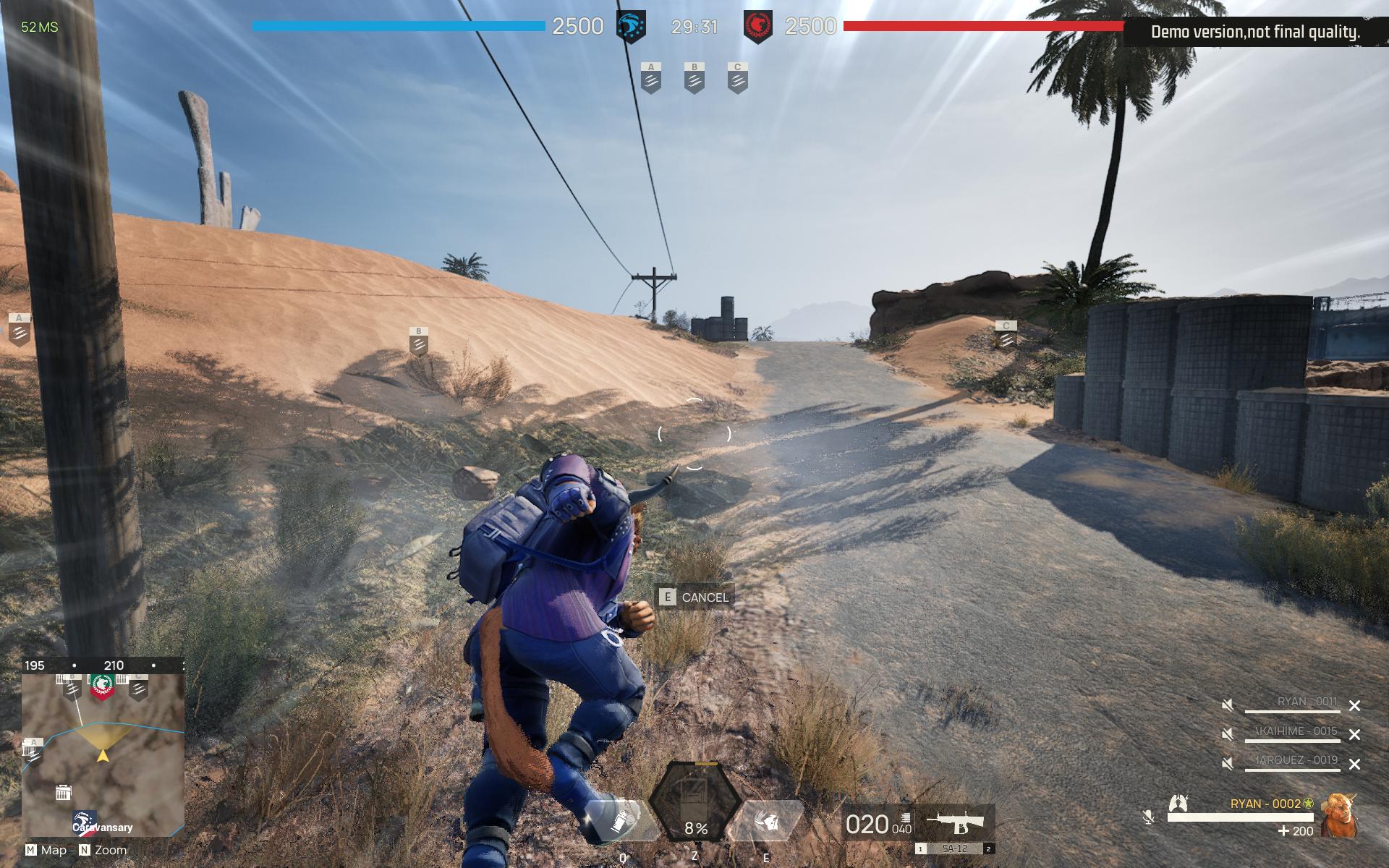Use the wolf head ability slot
The image size is (1389, 868).
(x=766, y=822)
